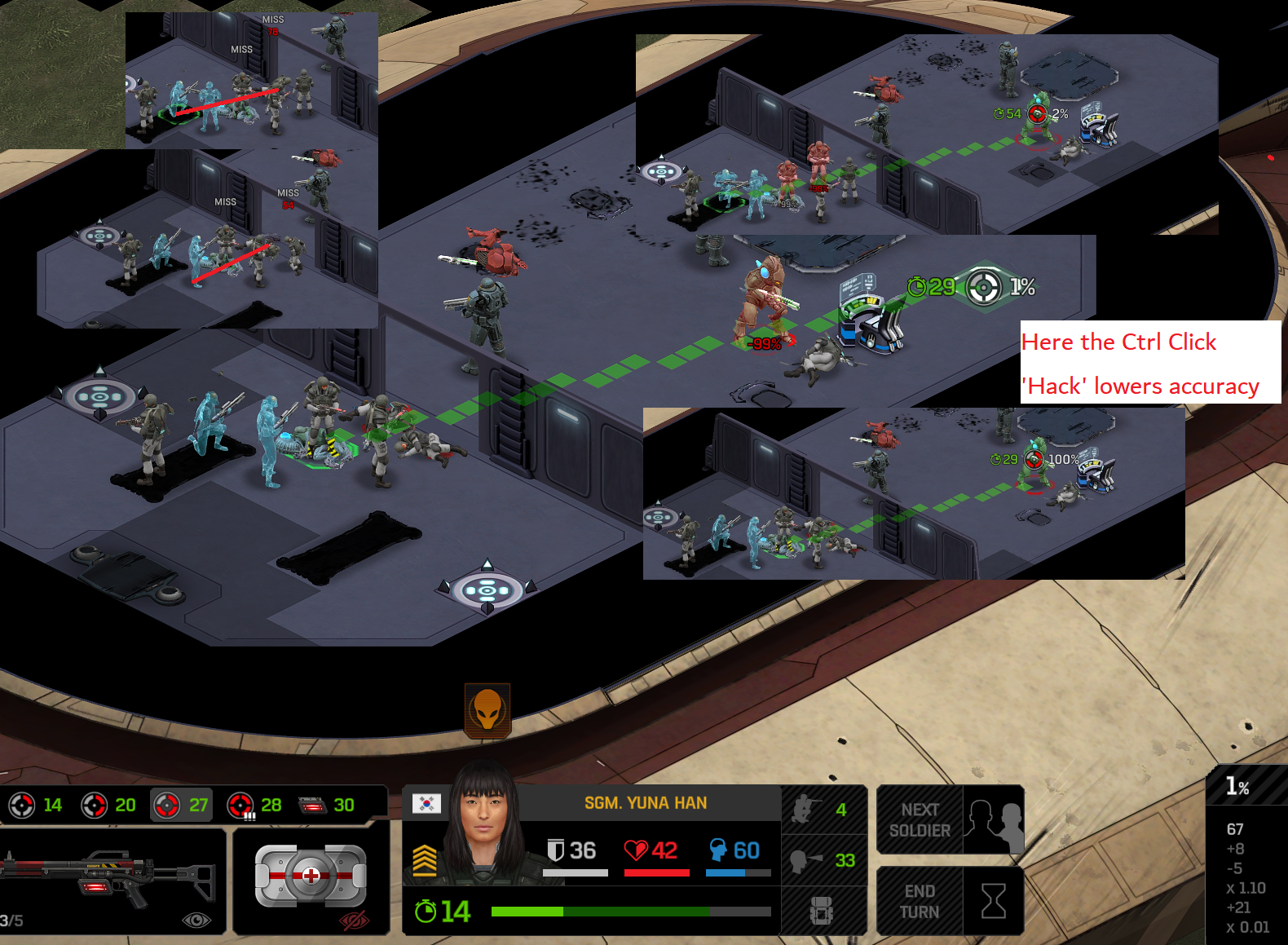Toggle the crossed-out eye on medkit slot

point(354,921)
